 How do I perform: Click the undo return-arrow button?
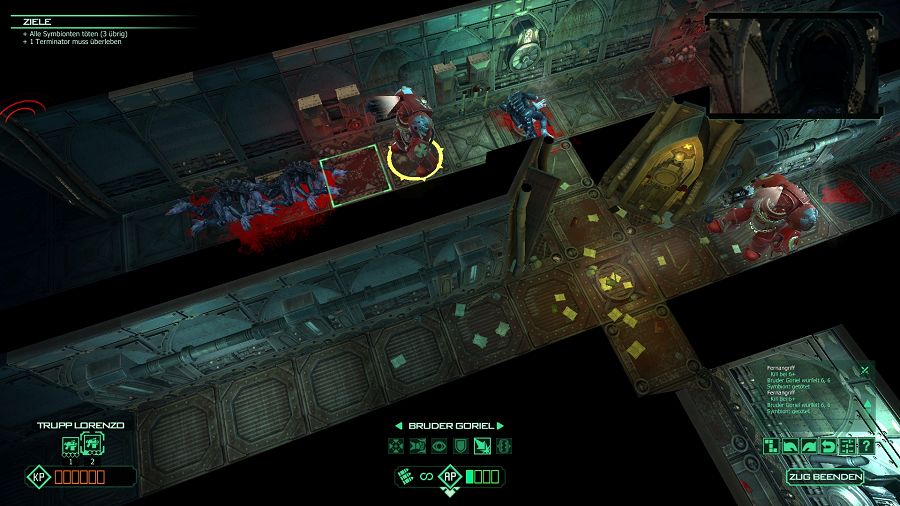click(828, 446)
